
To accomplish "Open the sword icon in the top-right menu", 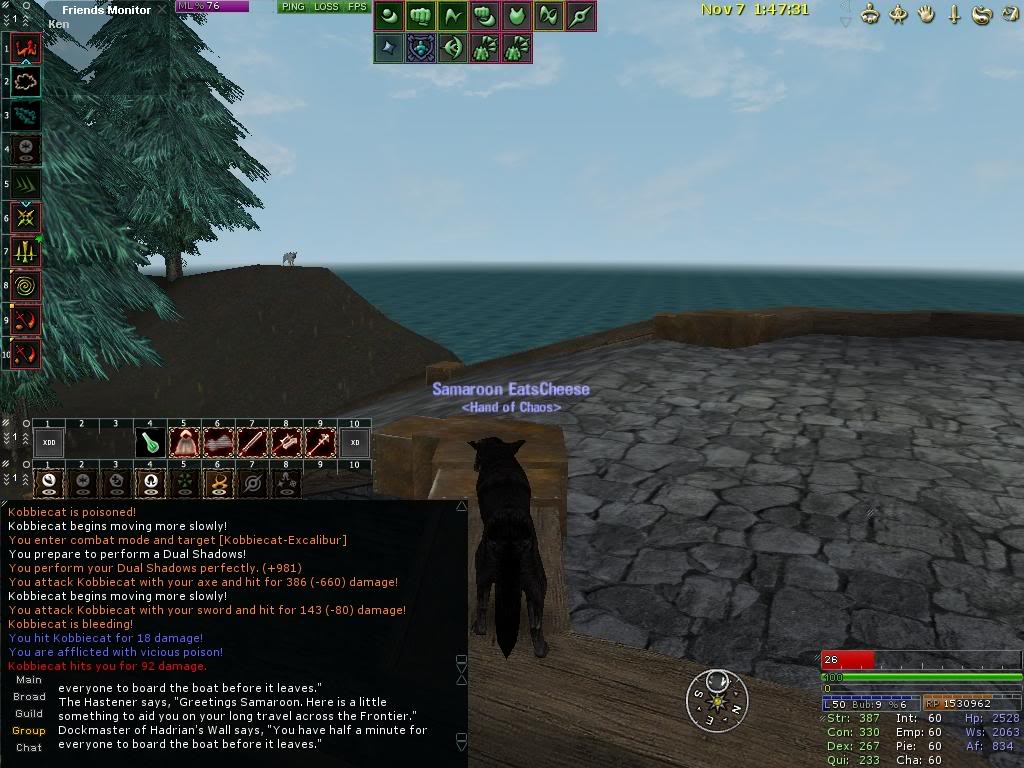I will click(x=954, y=15).
